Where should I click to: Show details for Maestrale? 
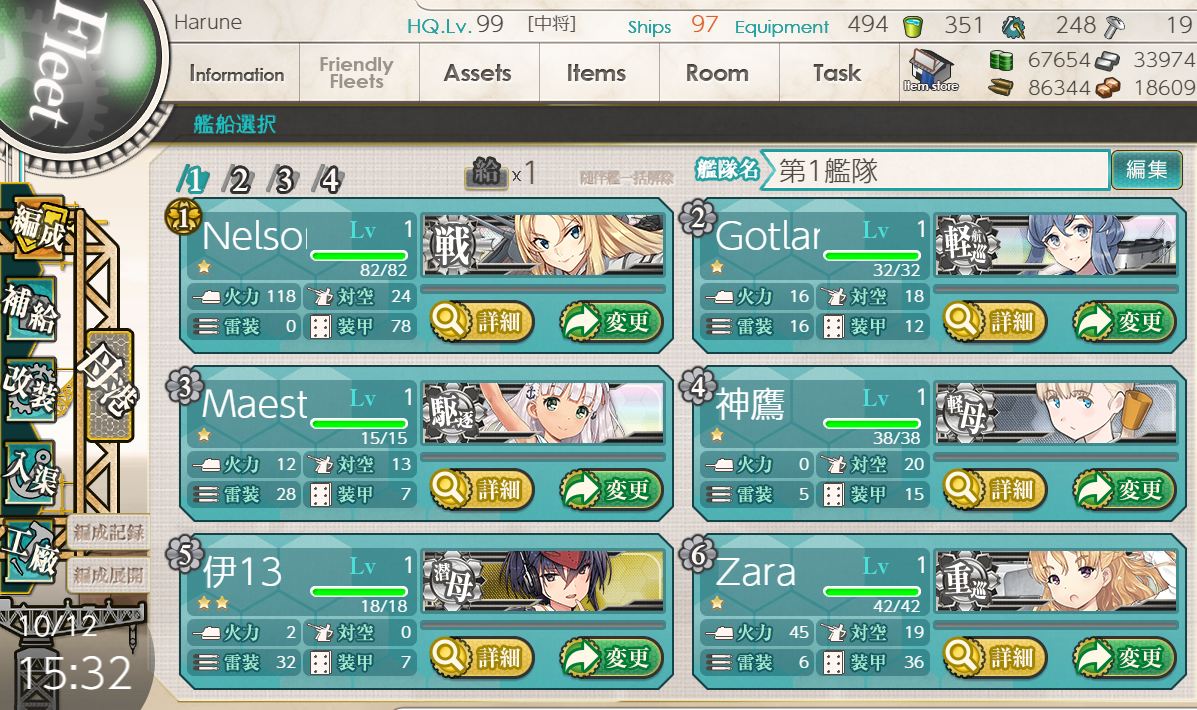(x=482, y=490)
